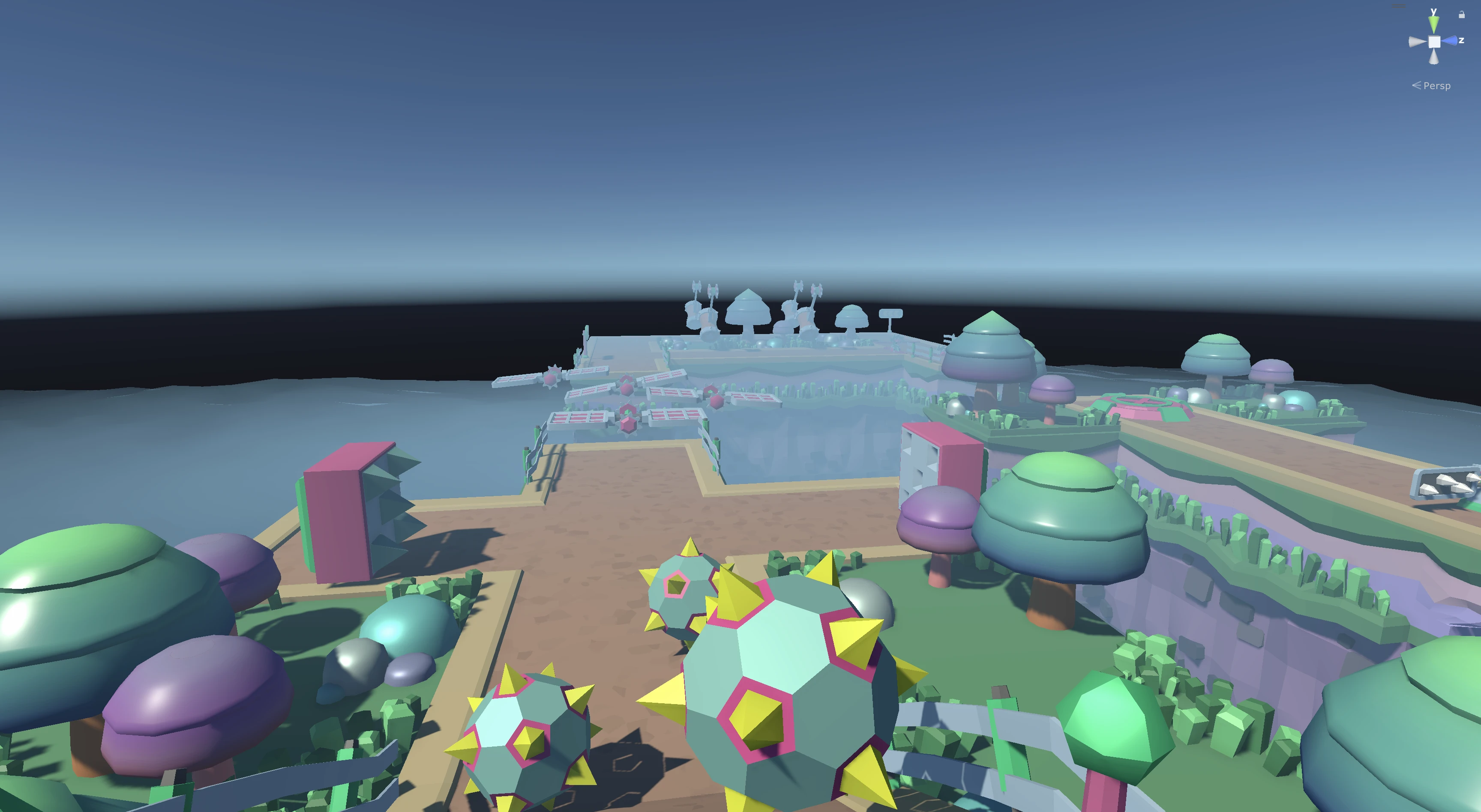Image resolution: width=1481 pixels, height=812 pixels.
Task: Switch projection via the Persp label
Action: click(x=1436, y=86)
